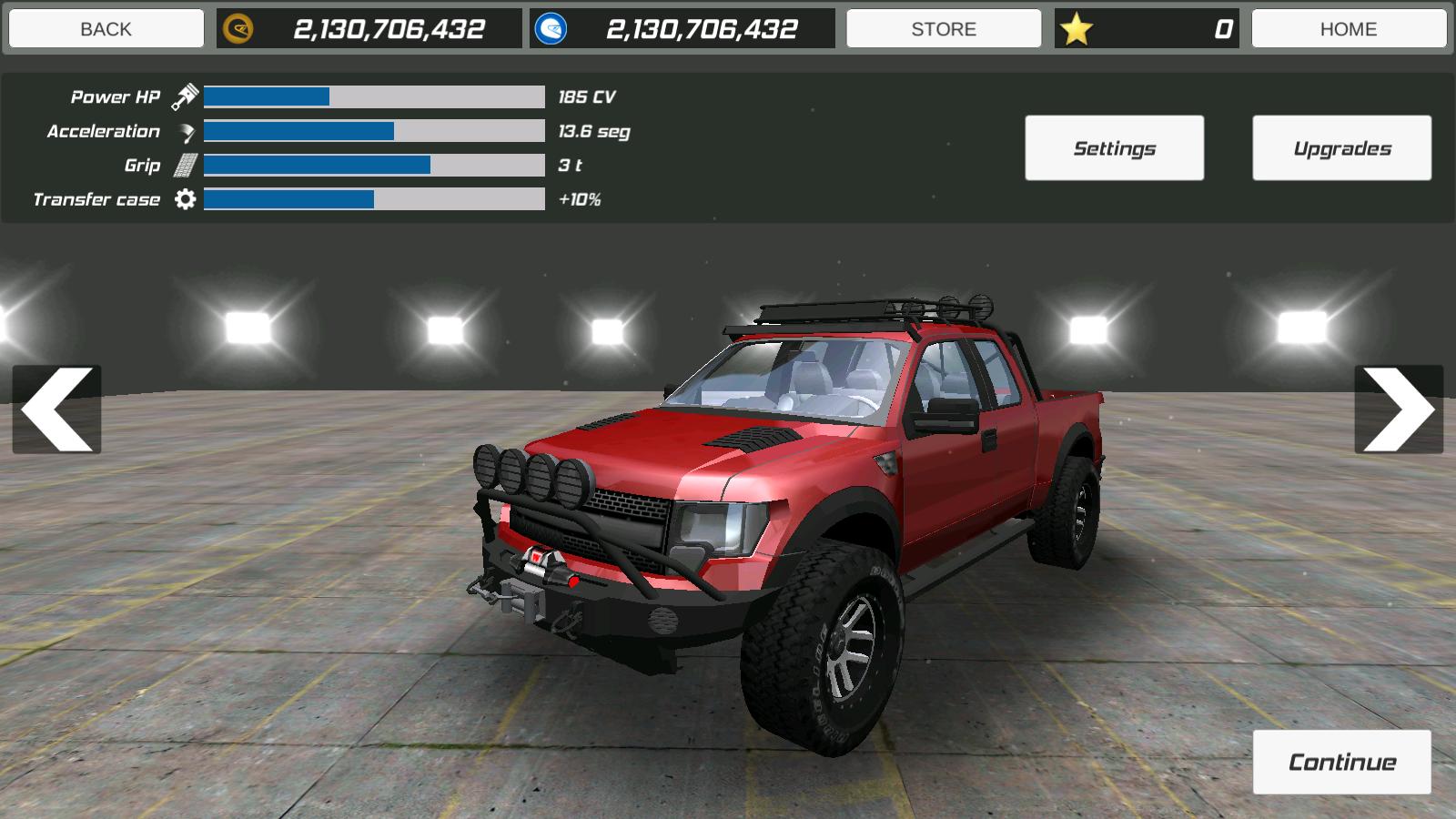Open Transfer case via the gear icon

(x=187, y=199)
